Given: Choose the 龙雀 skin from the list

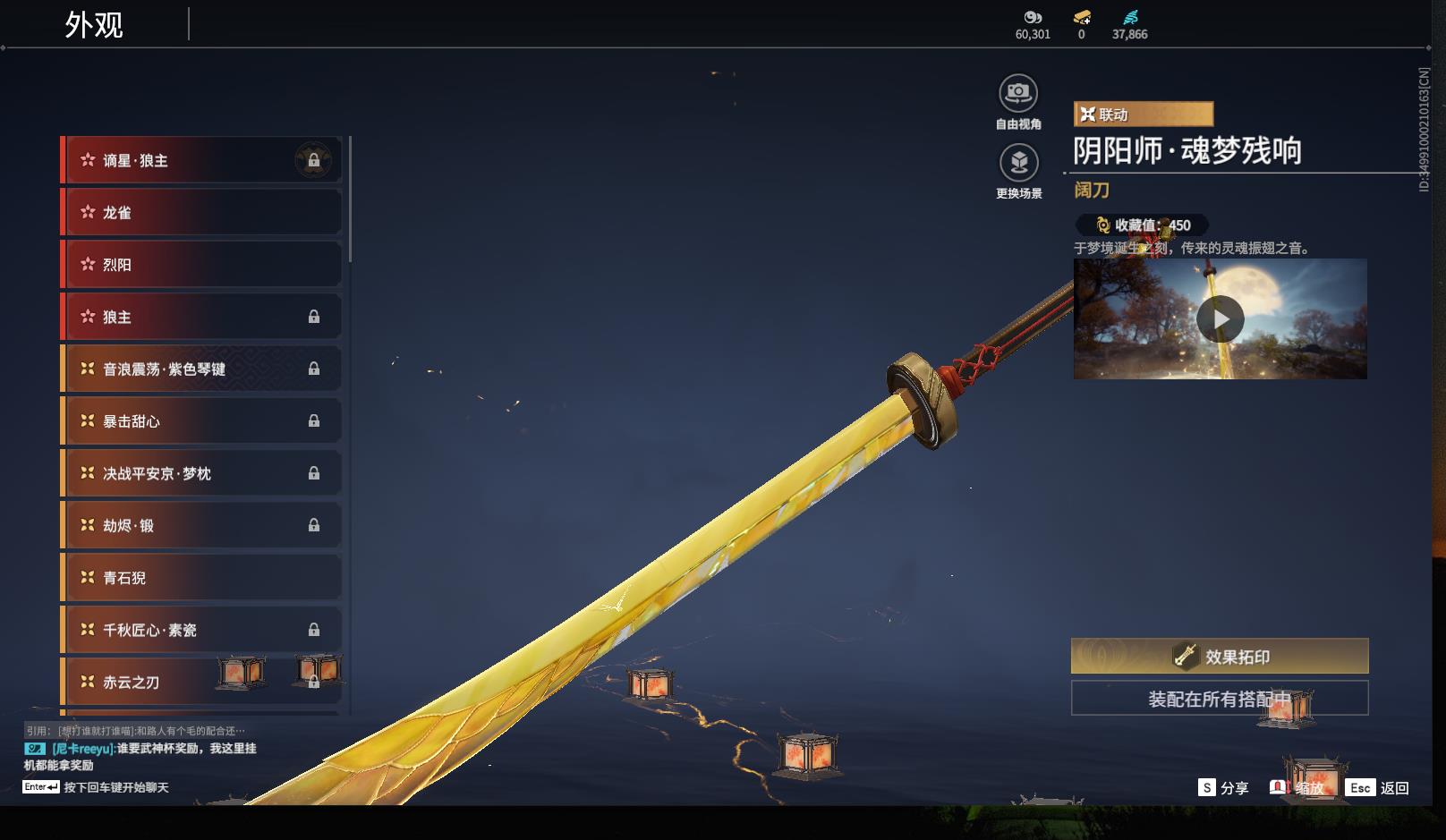Looking at the screenshot, I should (x=201, y=213).
